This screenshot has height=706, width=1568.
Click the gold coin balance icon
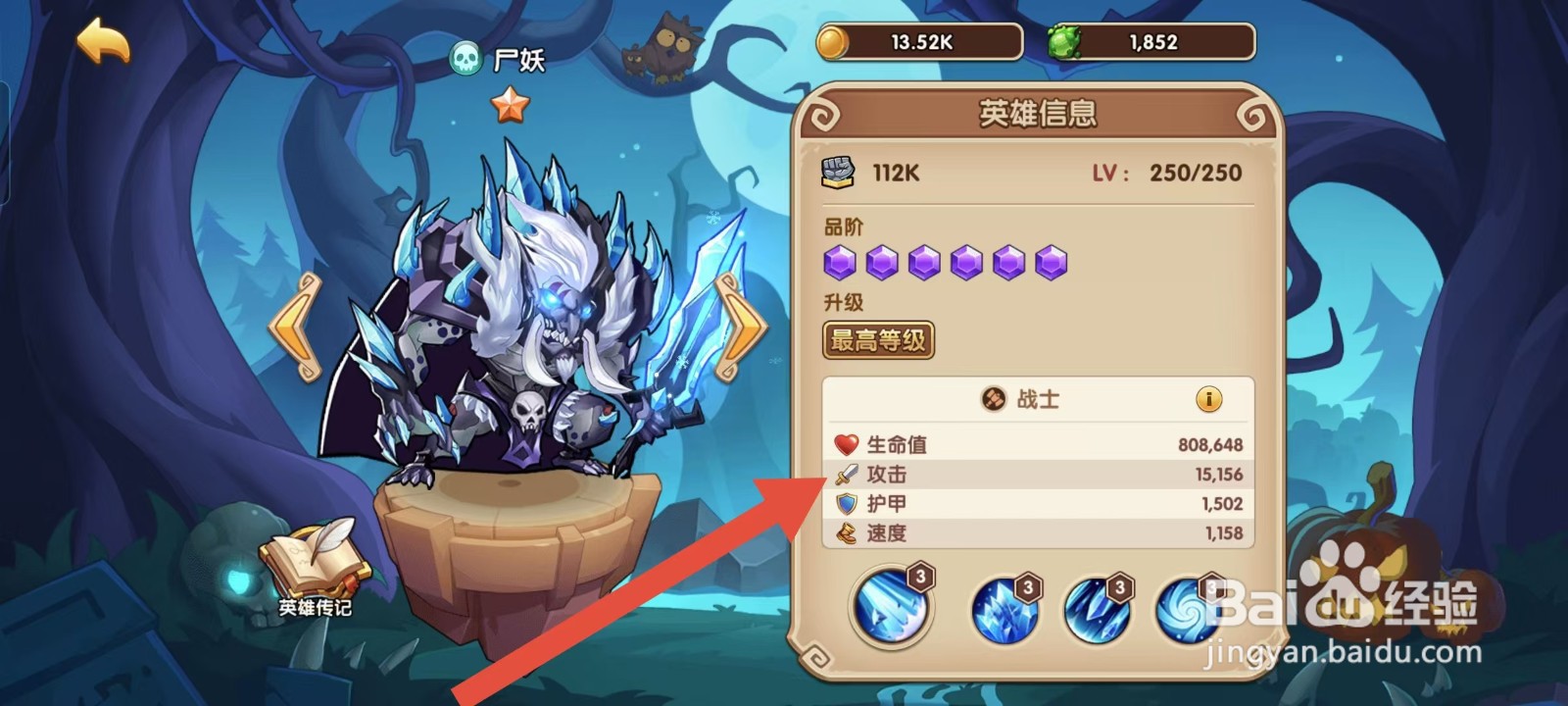834,40
